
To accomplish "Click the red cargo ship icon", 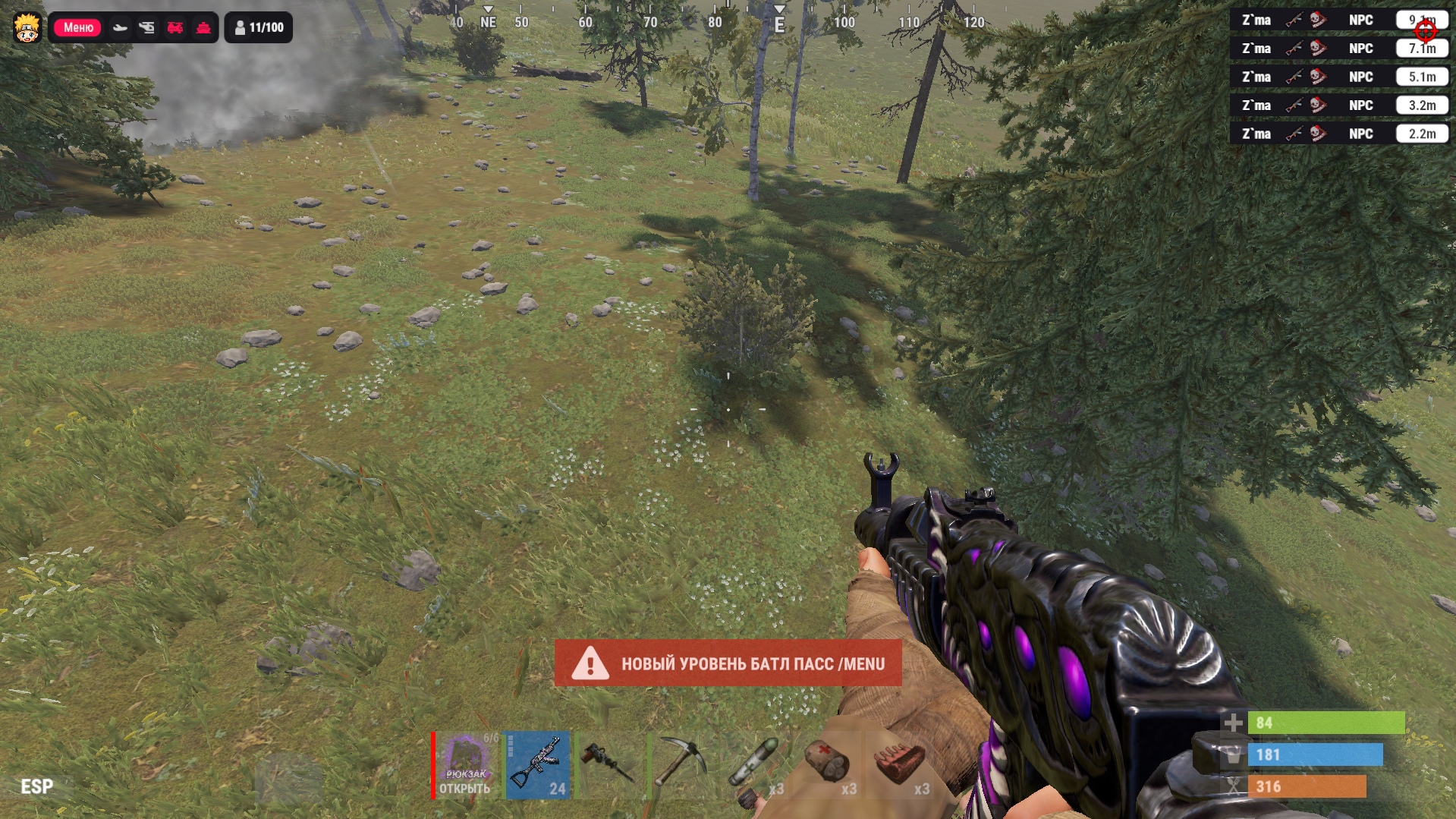I will 203,28.
